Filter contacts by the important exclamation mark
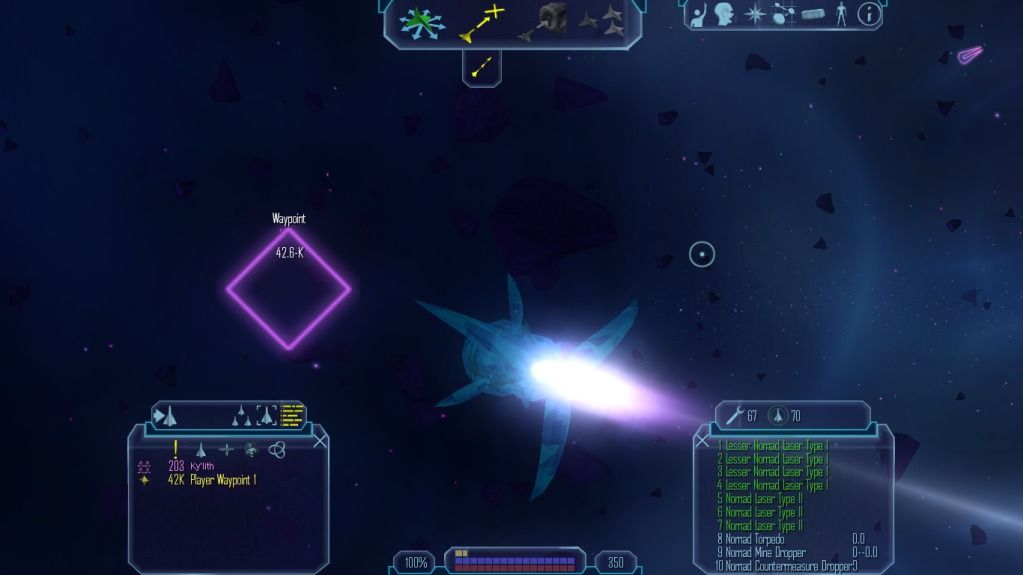1023x575 pixels. pyautogui.click(x=176, y=449)
